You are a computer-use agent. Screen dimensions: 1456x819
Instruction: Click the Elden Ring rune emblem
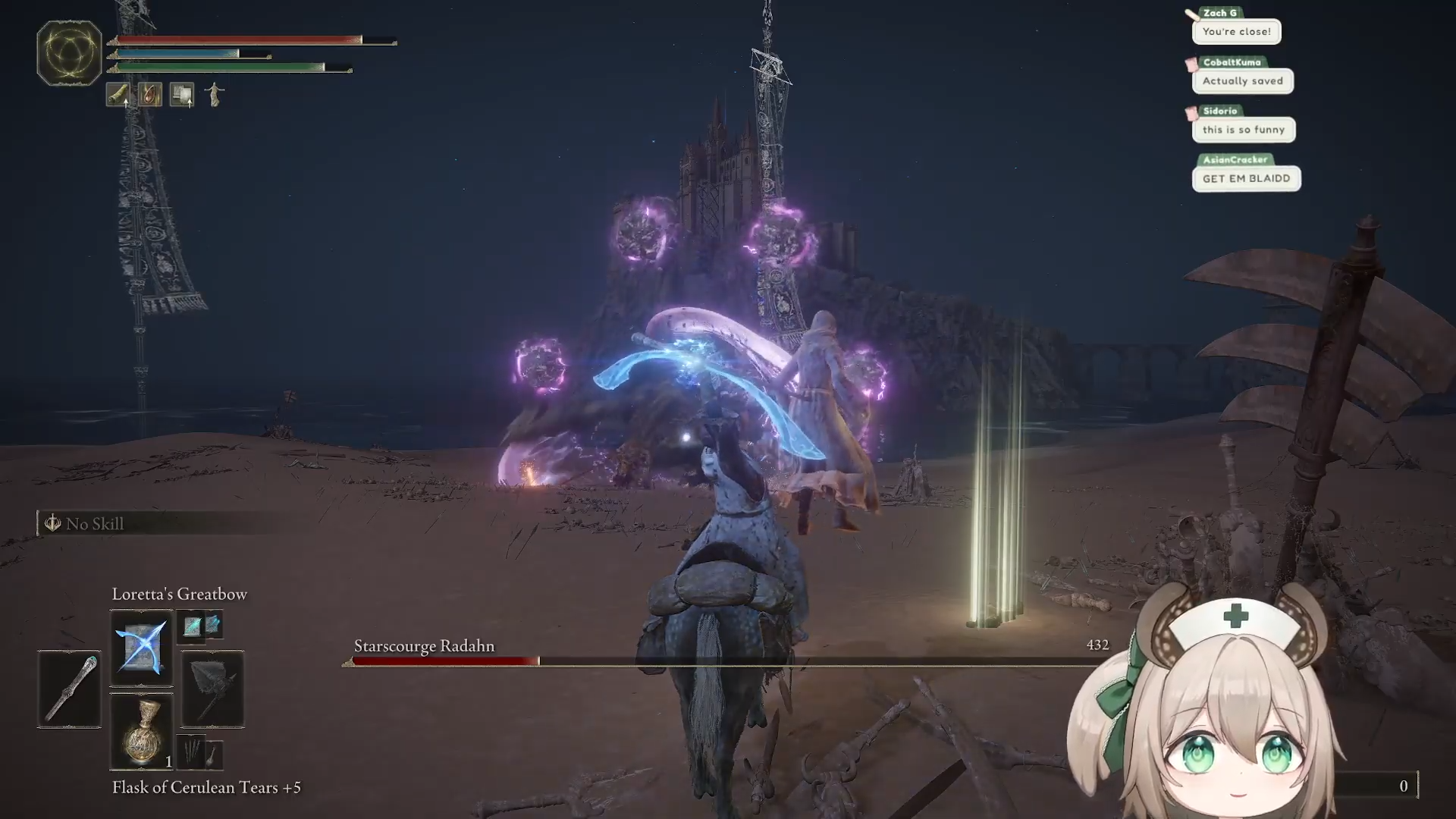[69, 53]
